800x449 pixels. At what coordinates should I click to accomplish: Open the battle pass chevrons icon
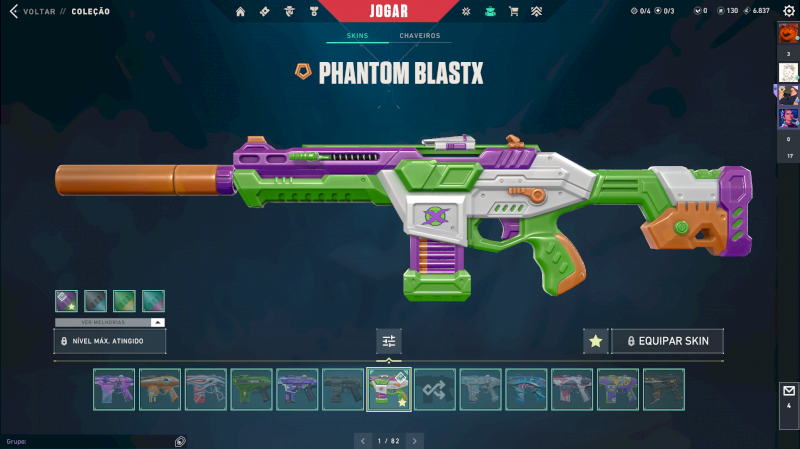point(536,12)
